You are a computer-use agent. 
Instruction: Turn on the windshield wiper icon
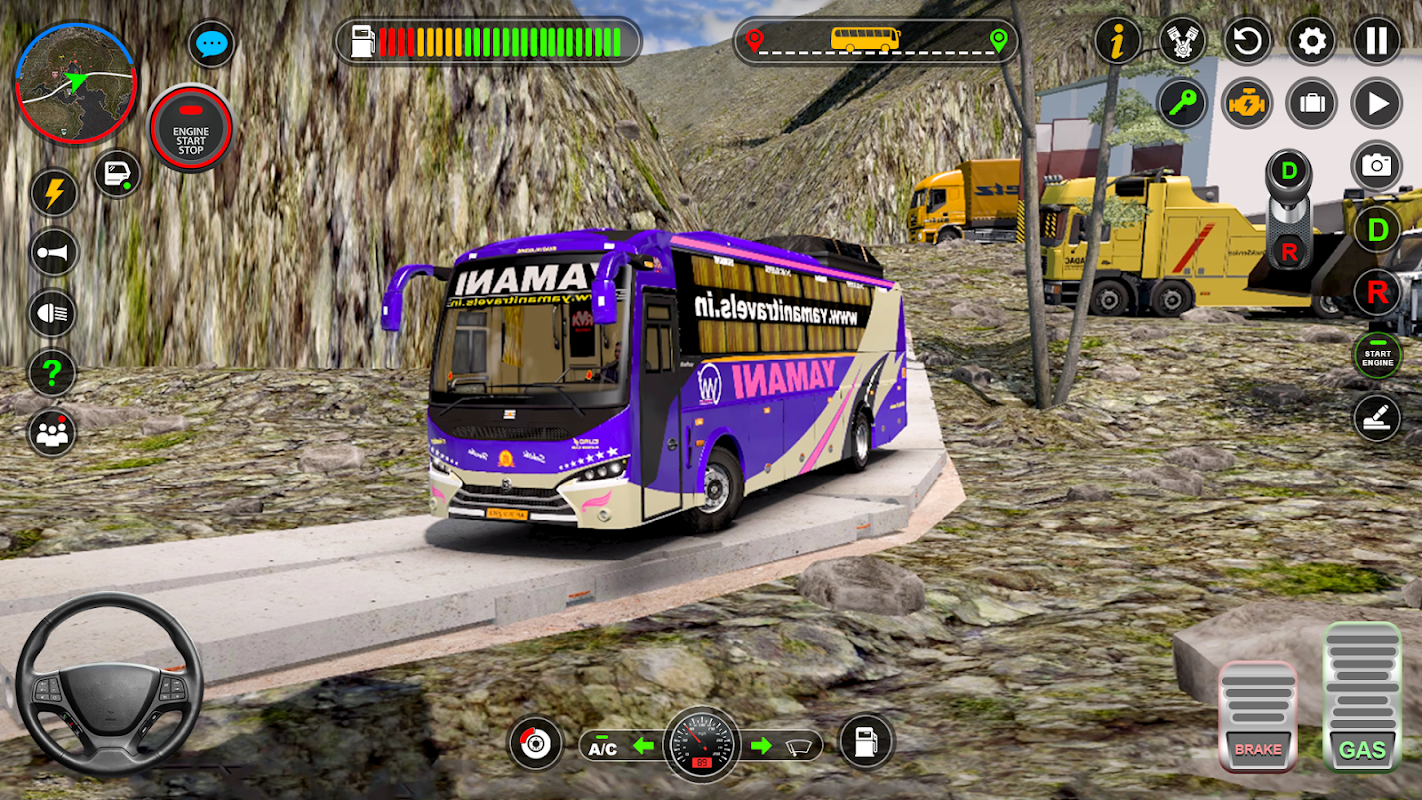[798, 746]
